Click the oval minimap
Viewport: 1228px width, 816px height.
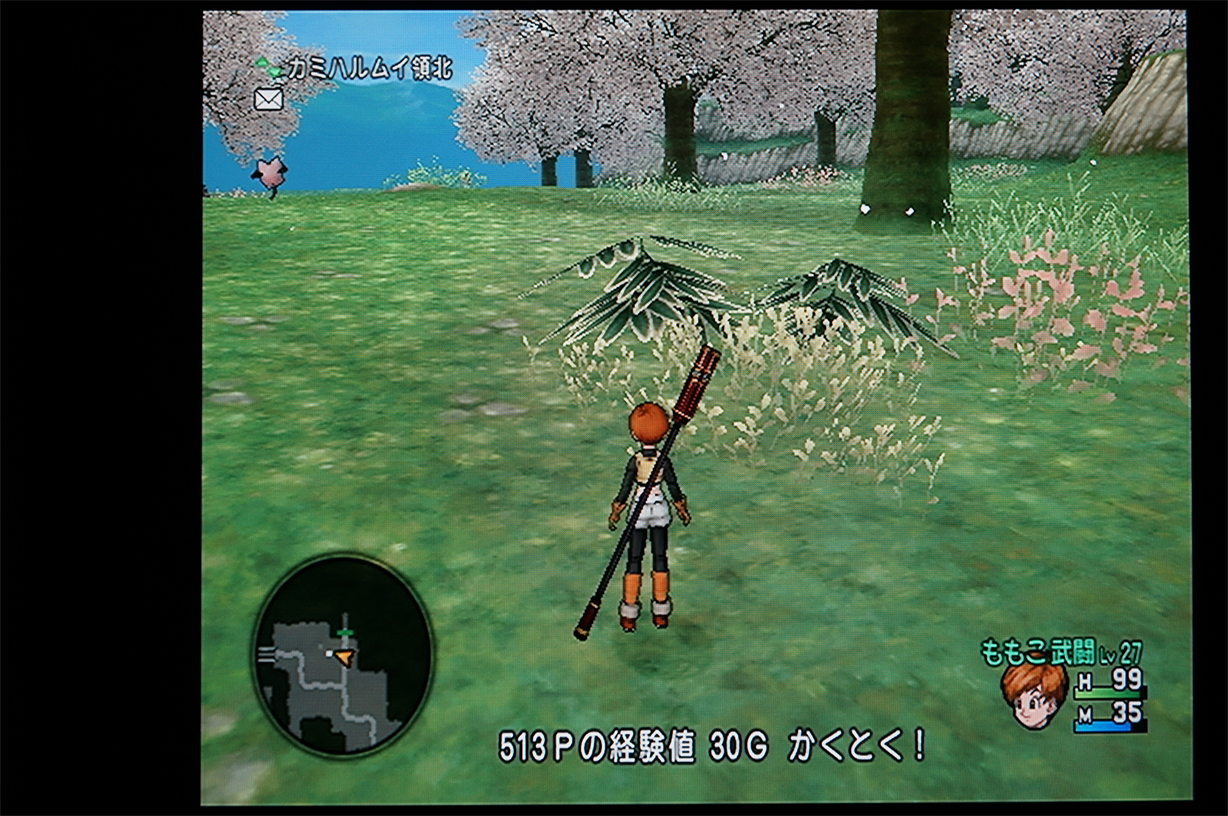(x=342, y=655)
